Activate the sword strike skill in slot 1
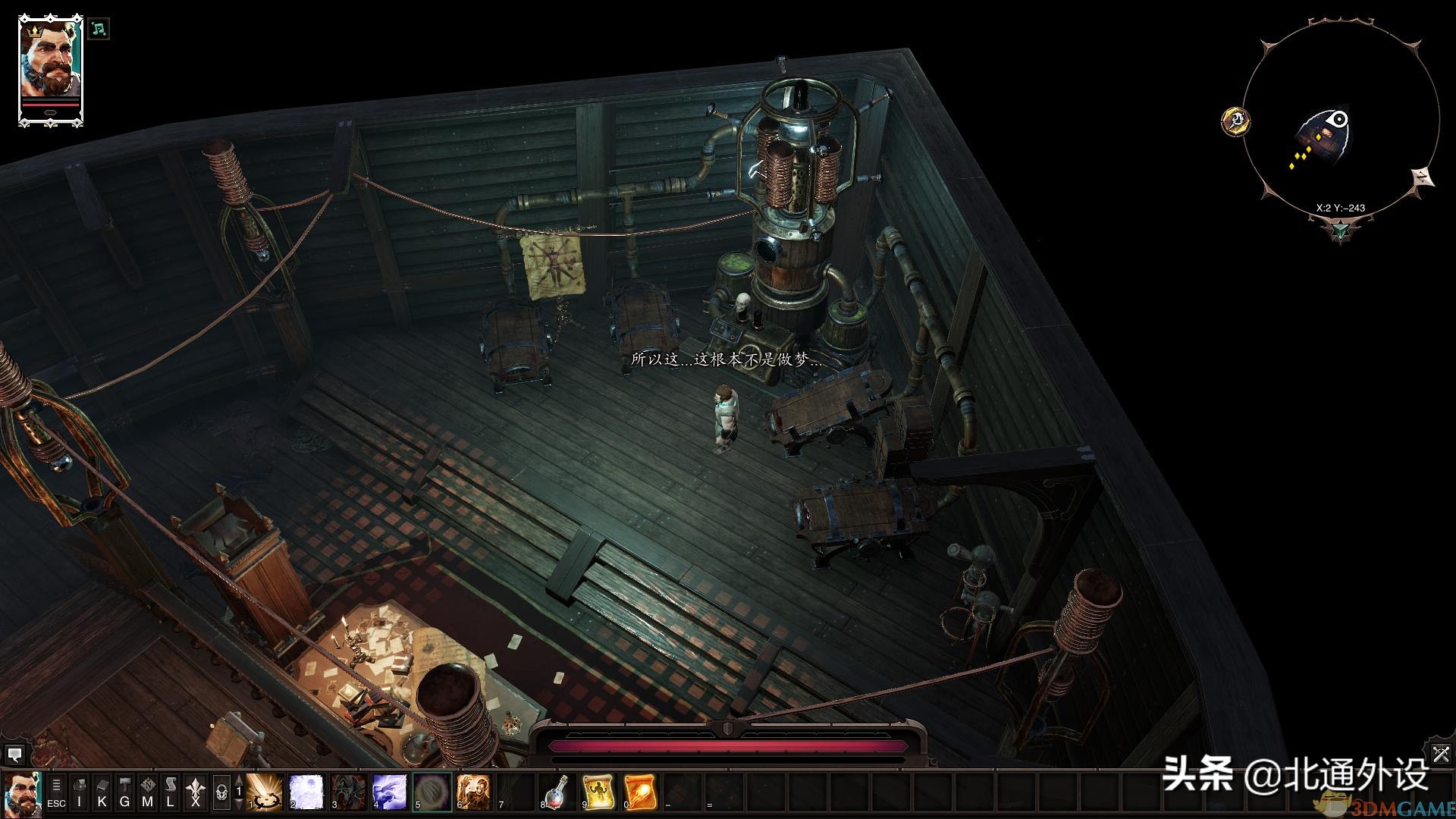 265,792
